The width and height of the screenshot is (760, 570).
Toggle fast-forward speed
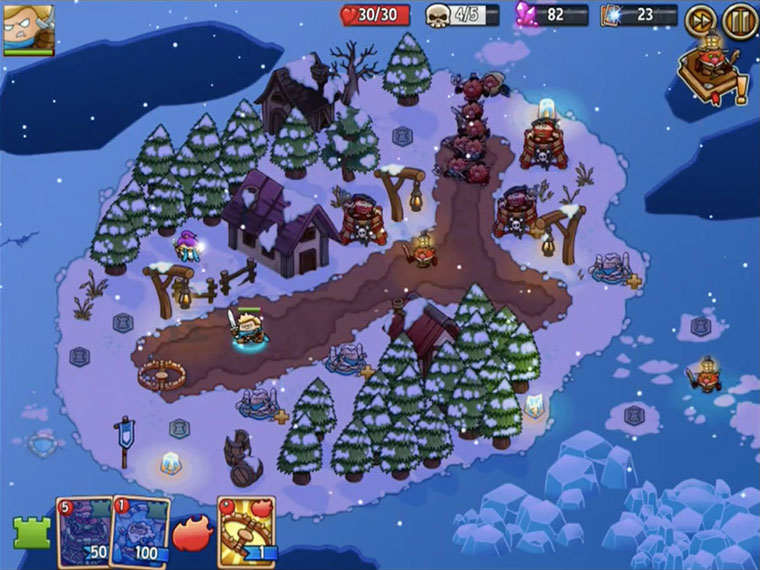tap(701, 21)
